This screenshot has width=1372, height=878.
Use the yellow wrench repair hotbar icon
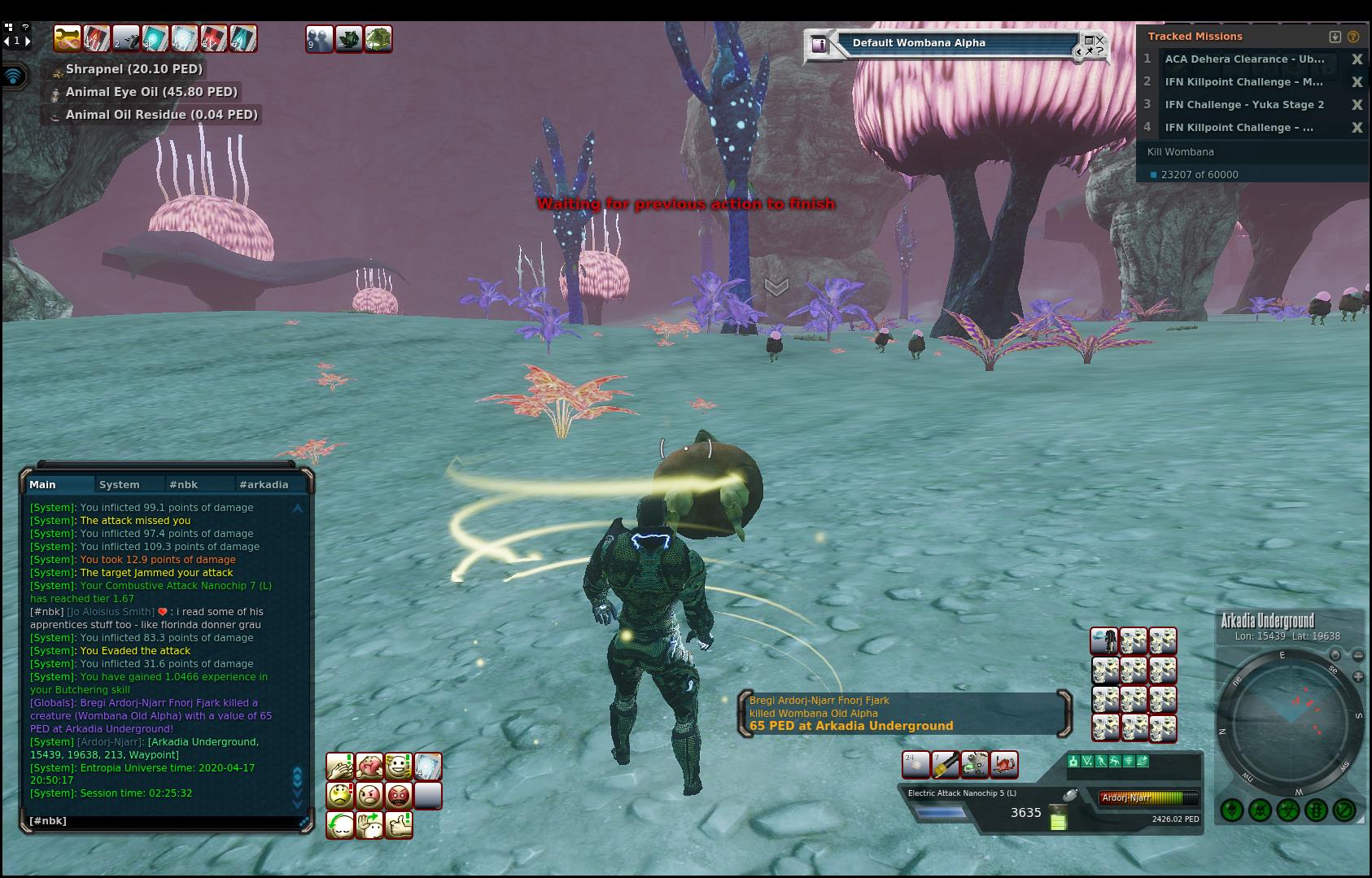click(945, 764)
